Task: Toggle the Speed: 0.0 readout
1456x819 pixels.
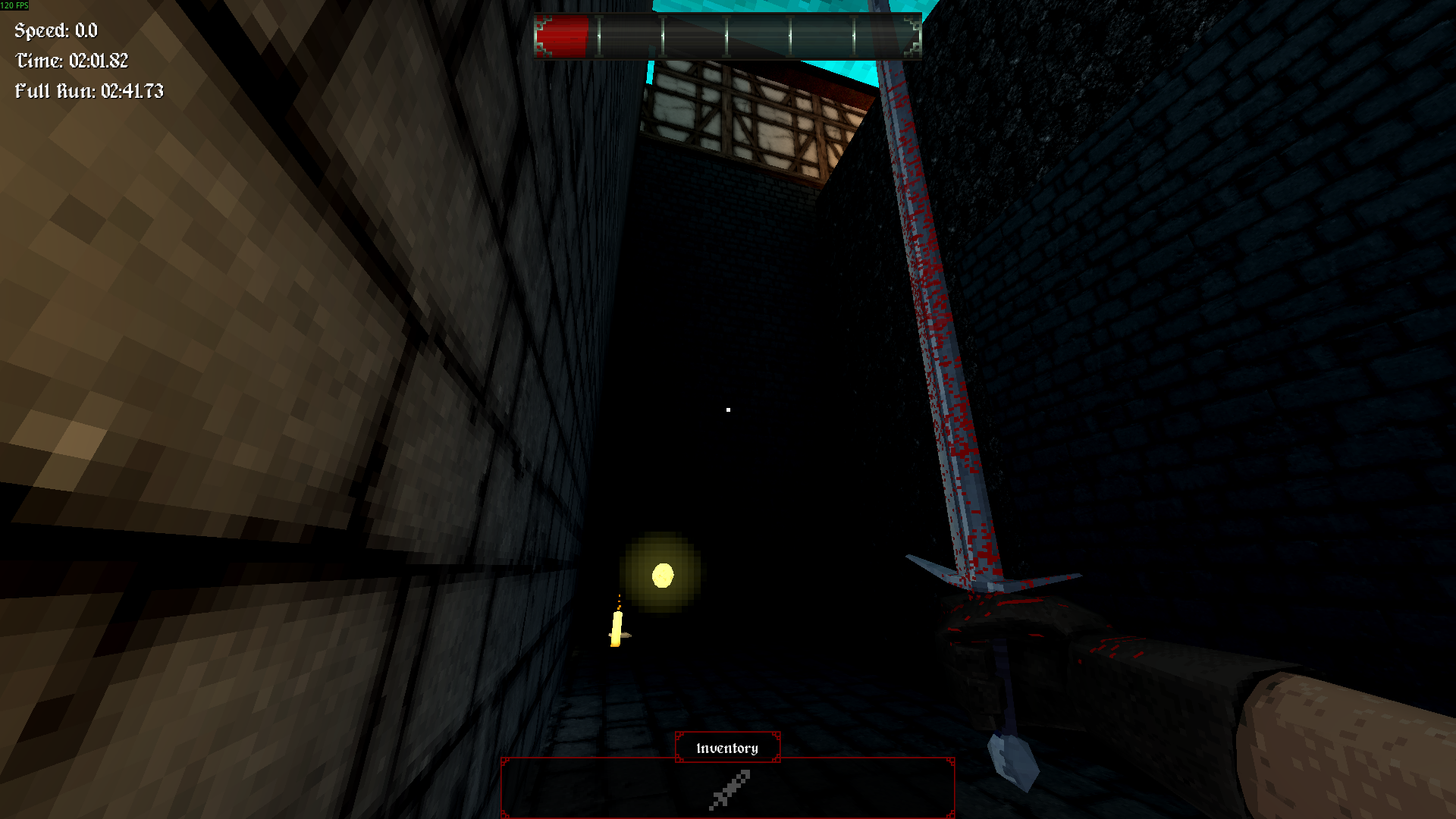Action: click(53, 32)
